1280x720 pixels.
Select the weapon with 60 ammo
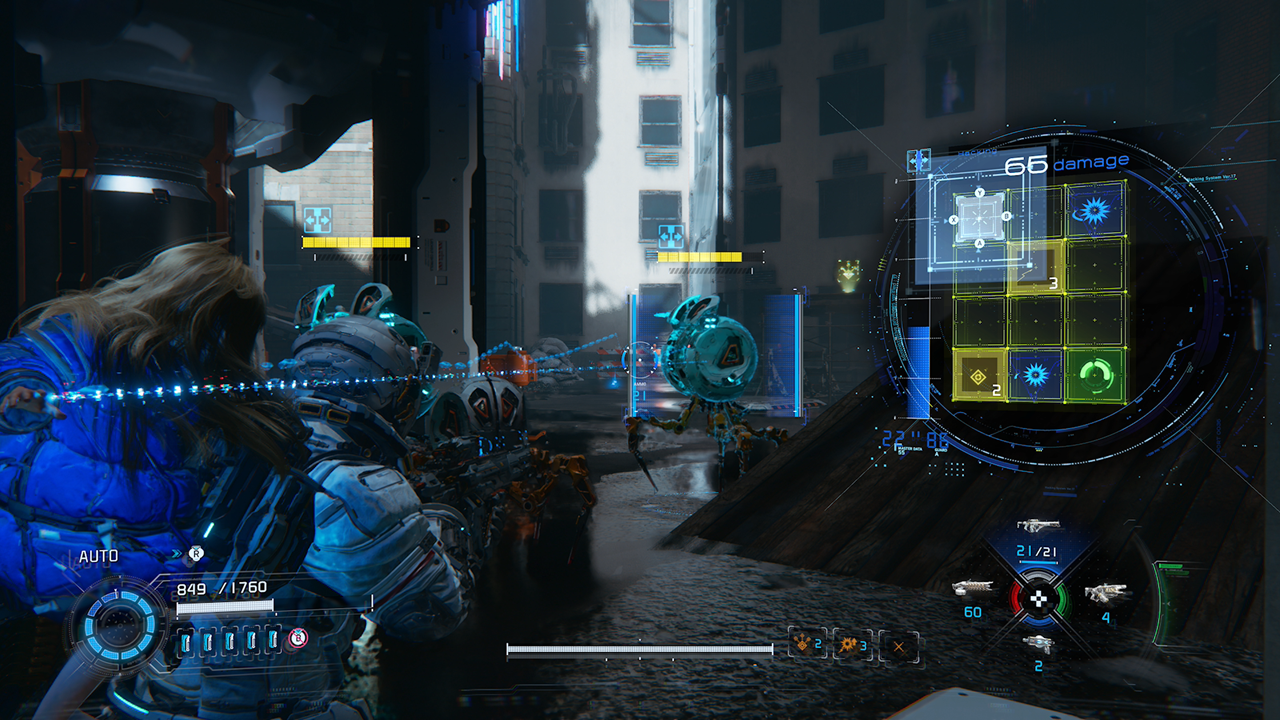tap(972, 589)
